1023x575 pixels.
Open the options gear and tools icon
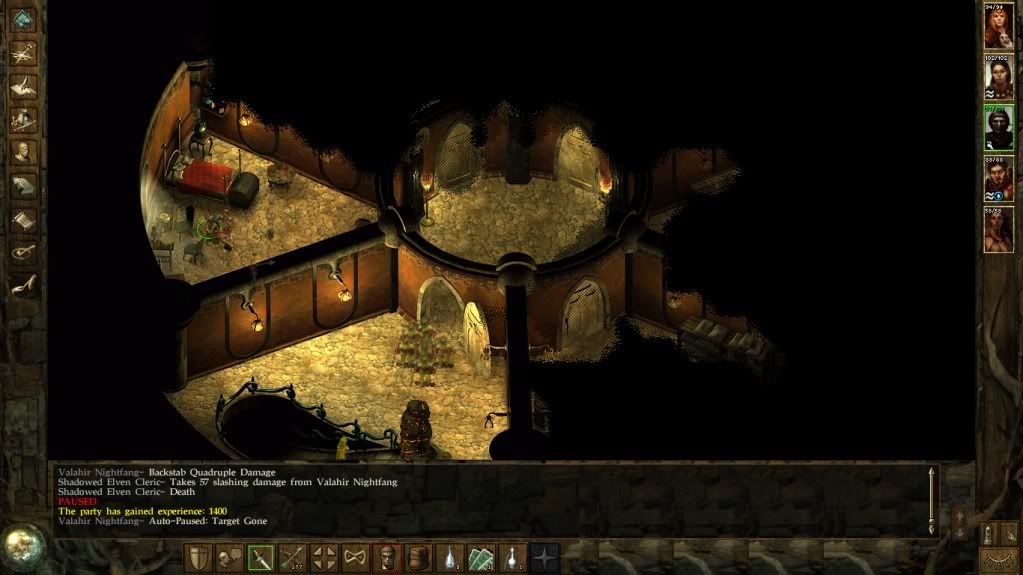click(22, 252)
